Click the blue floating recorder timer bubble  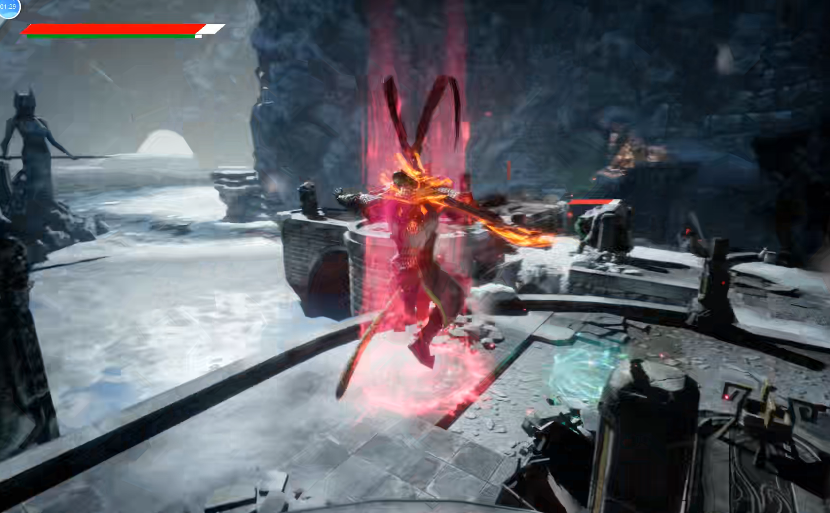pyautogui.click(x=9, y=8)
